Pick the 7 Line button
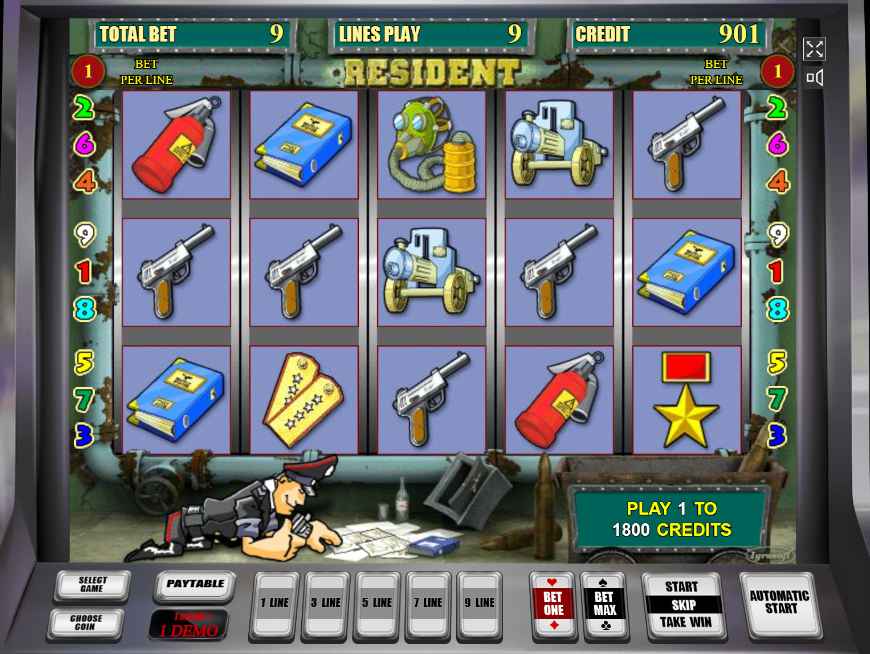Image resolution: width=870 pixels, height=654 pixels. 429,604
